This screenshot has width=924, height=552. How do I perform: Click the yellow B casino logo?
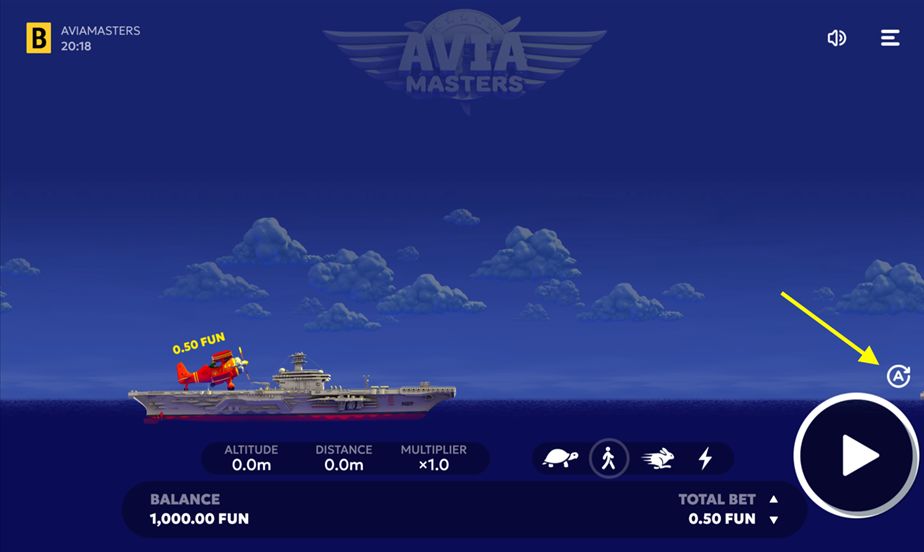pyautogui.click(x=39, y=38)
